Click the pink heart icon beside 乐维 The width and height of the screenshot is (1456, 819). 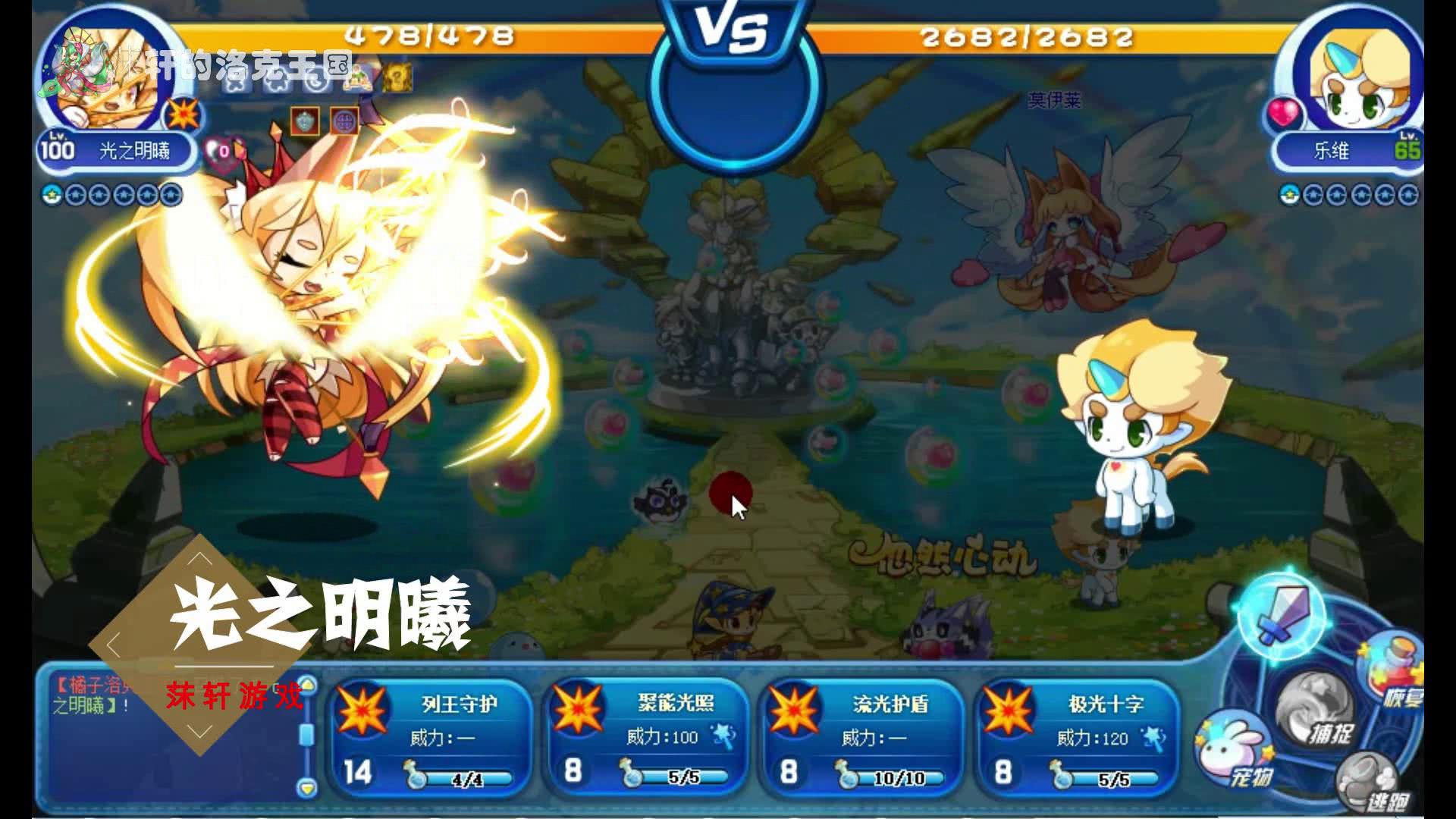[x=1282, y=115]
